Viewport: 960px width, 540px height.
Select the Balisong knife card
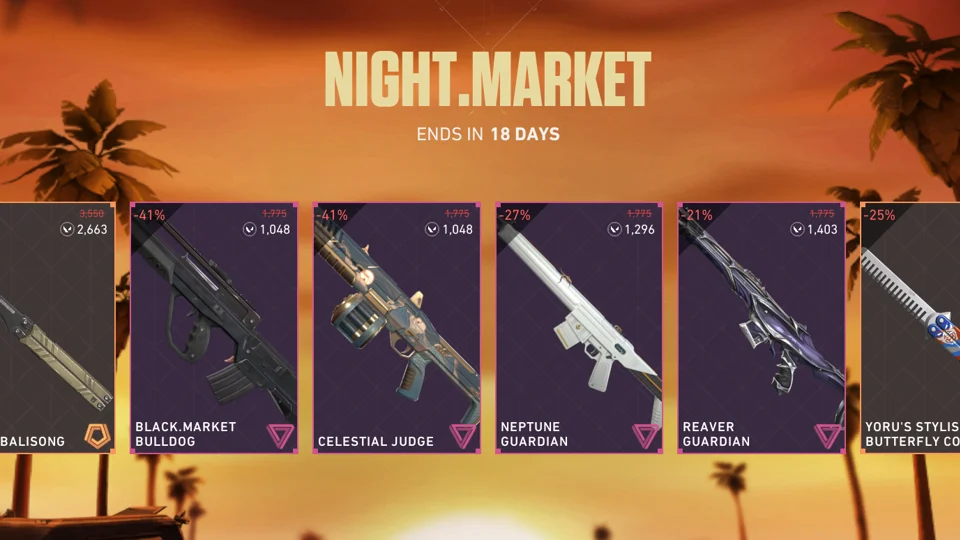pyautogui.click(x=57, y=328)
